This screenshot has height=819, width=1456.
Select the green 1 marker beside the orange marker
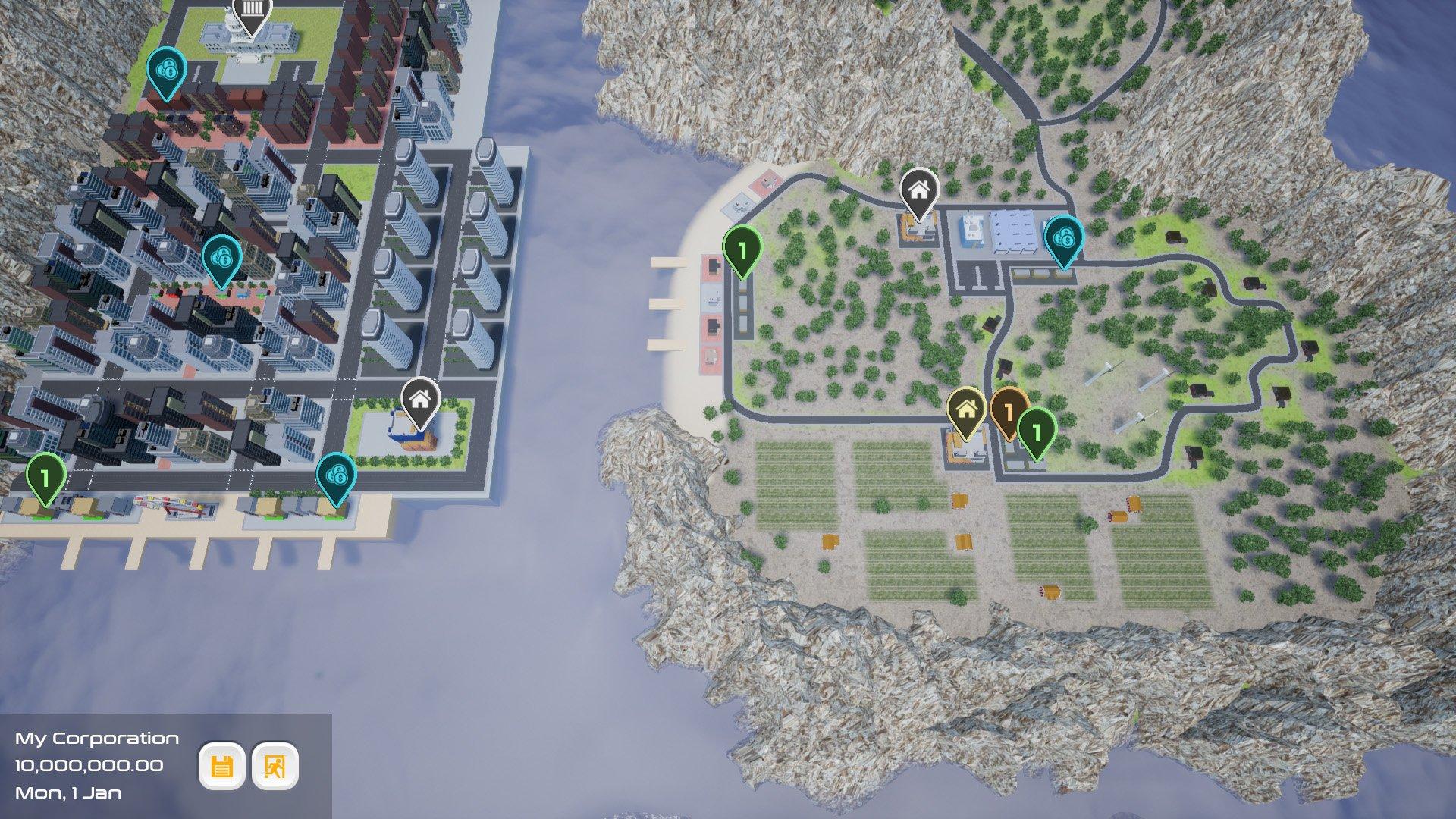[1036, 431]
